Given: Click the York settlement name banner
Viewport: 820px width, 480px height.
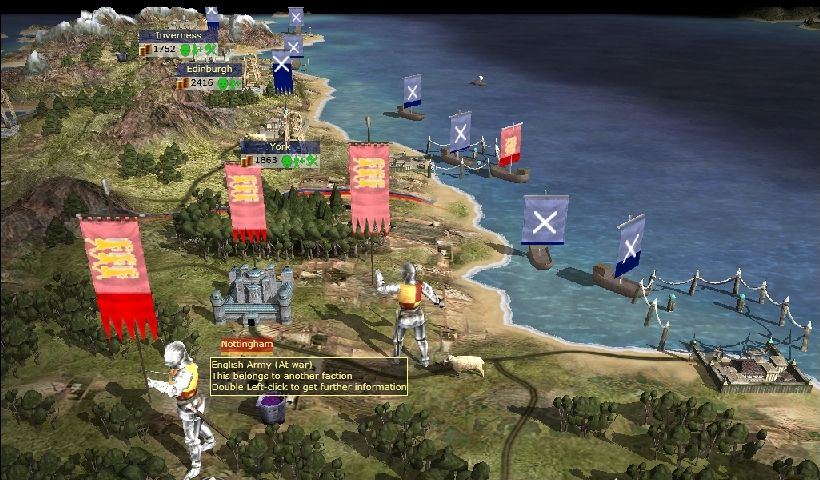Looking at the screenshot, I should [279, 146].
